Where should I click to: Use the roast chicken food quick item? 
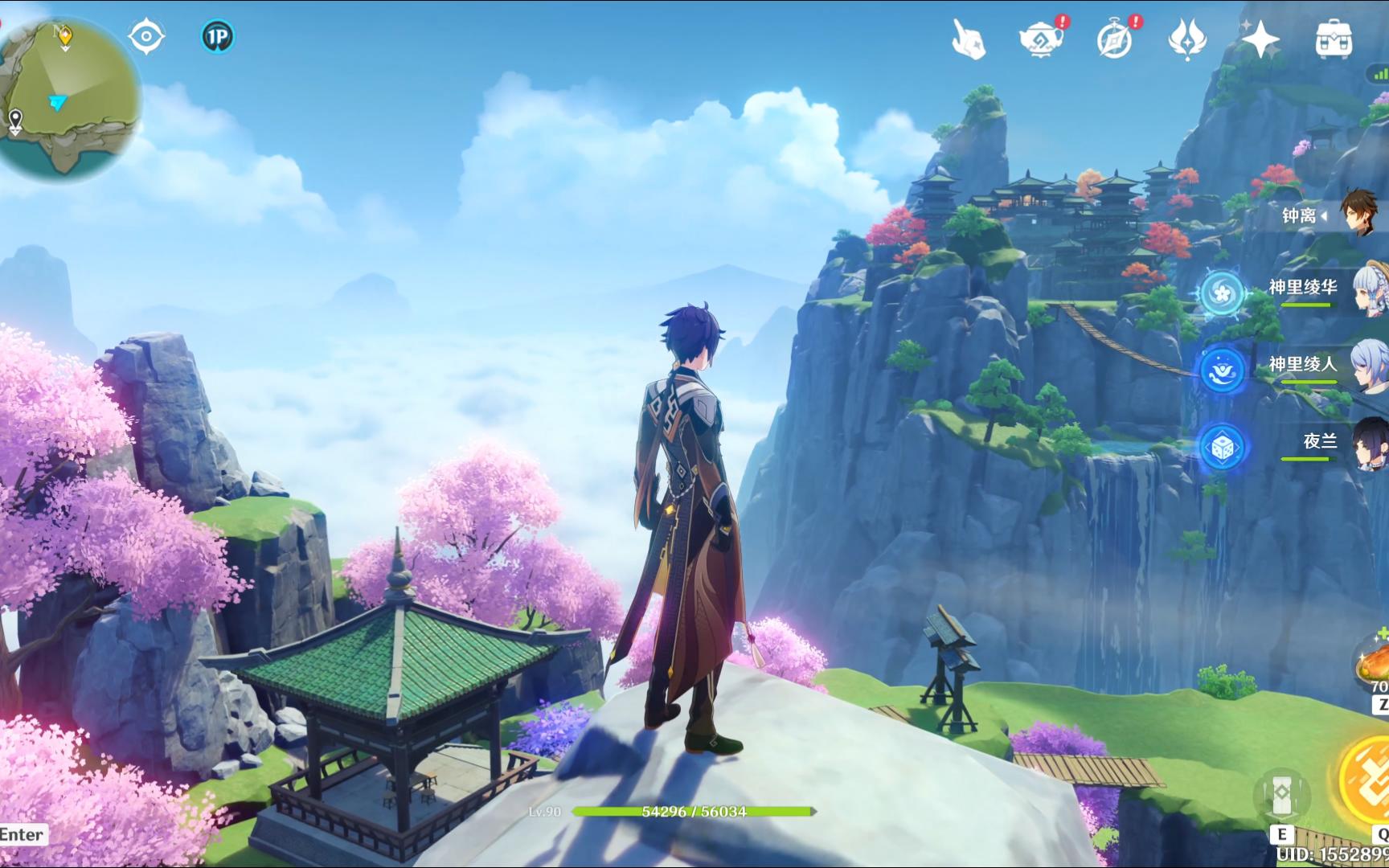click(1373, 664)
